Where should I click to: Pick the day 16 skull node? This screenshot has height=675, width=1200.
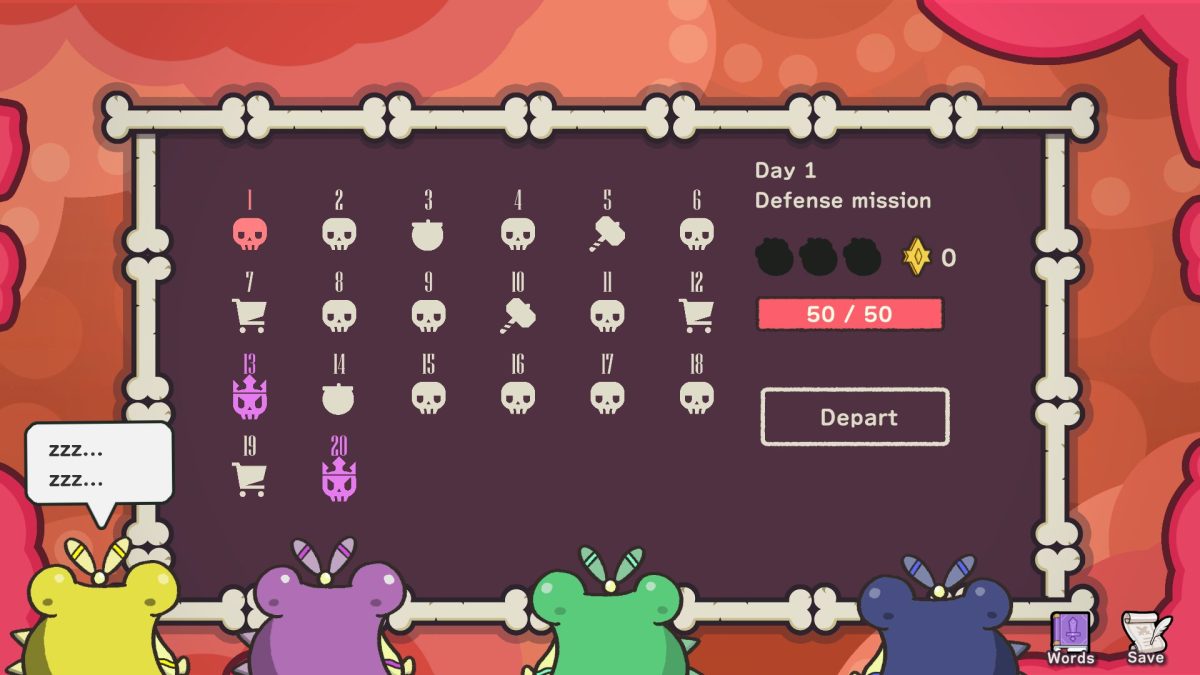click(x=517, y=397)
